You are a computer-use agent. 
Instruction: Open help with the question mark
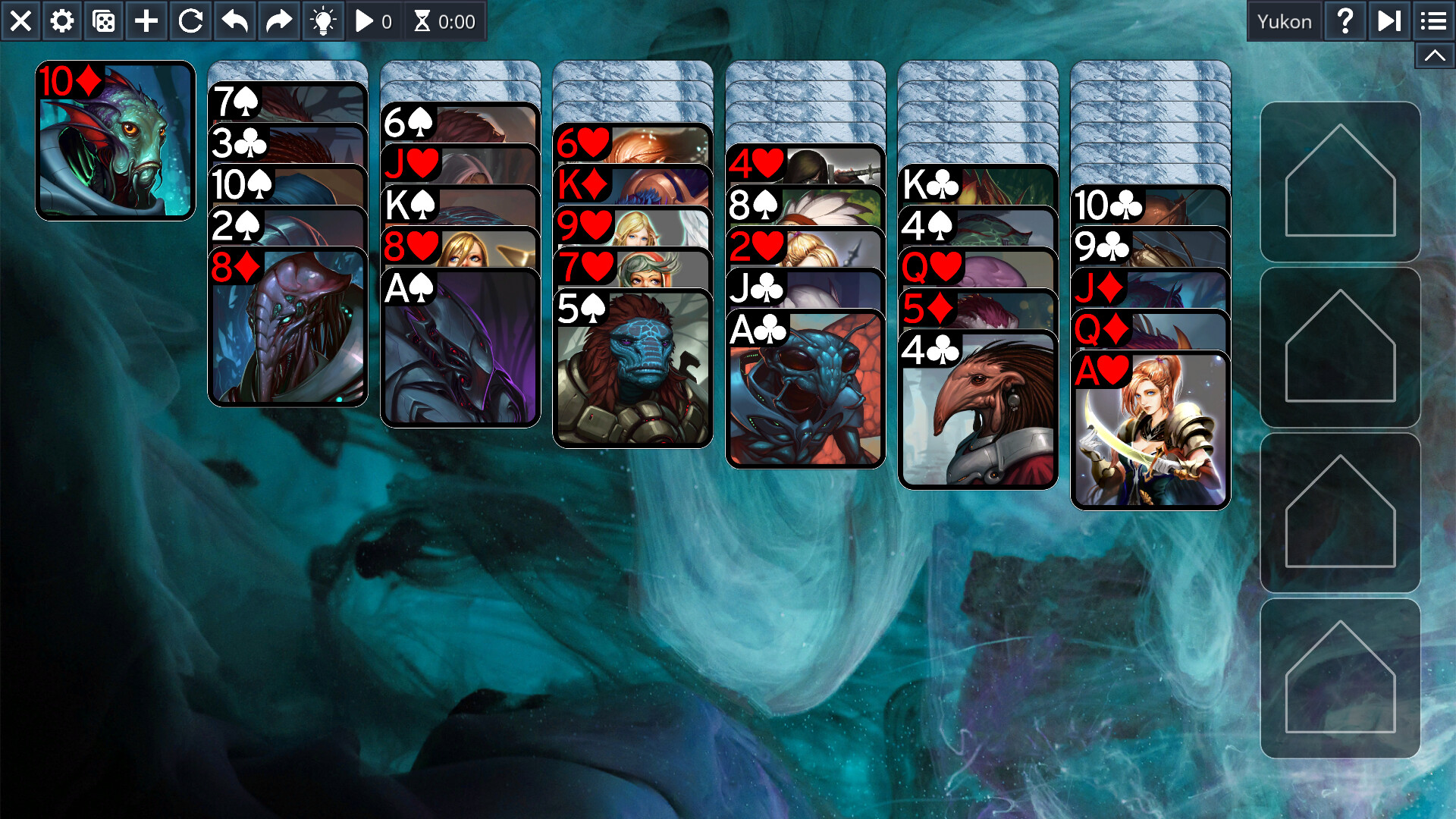click(1345, 20)
